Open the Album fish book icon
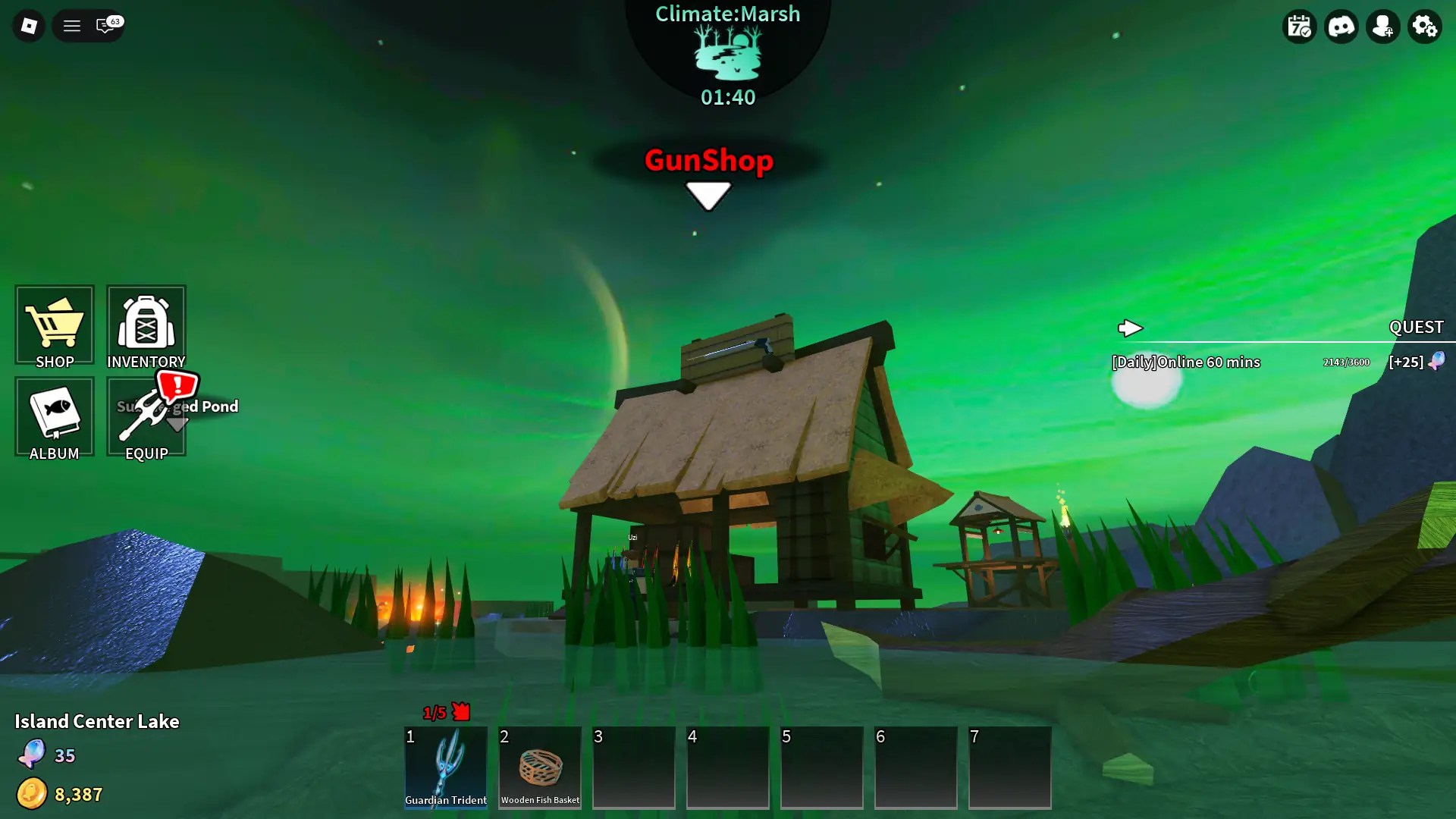This screenshot has height=819, width=1456. point(54,417)
